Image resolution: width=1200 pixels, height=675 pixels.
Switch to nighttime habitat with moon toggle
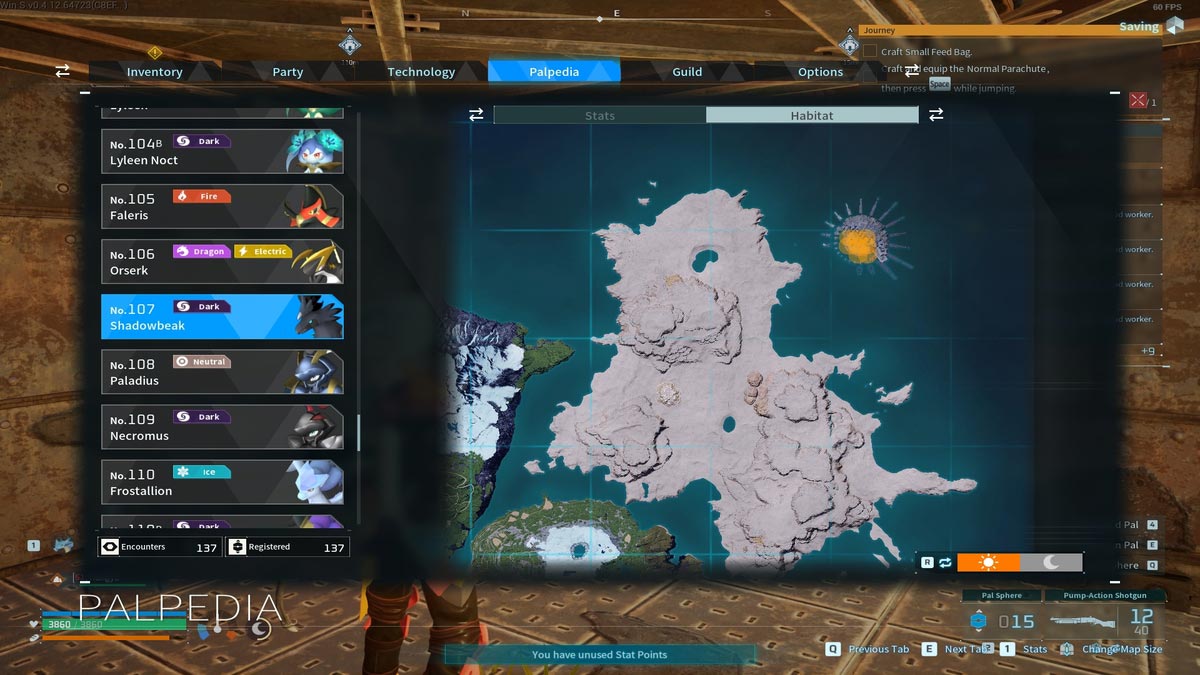click(x=1051, y=562)
